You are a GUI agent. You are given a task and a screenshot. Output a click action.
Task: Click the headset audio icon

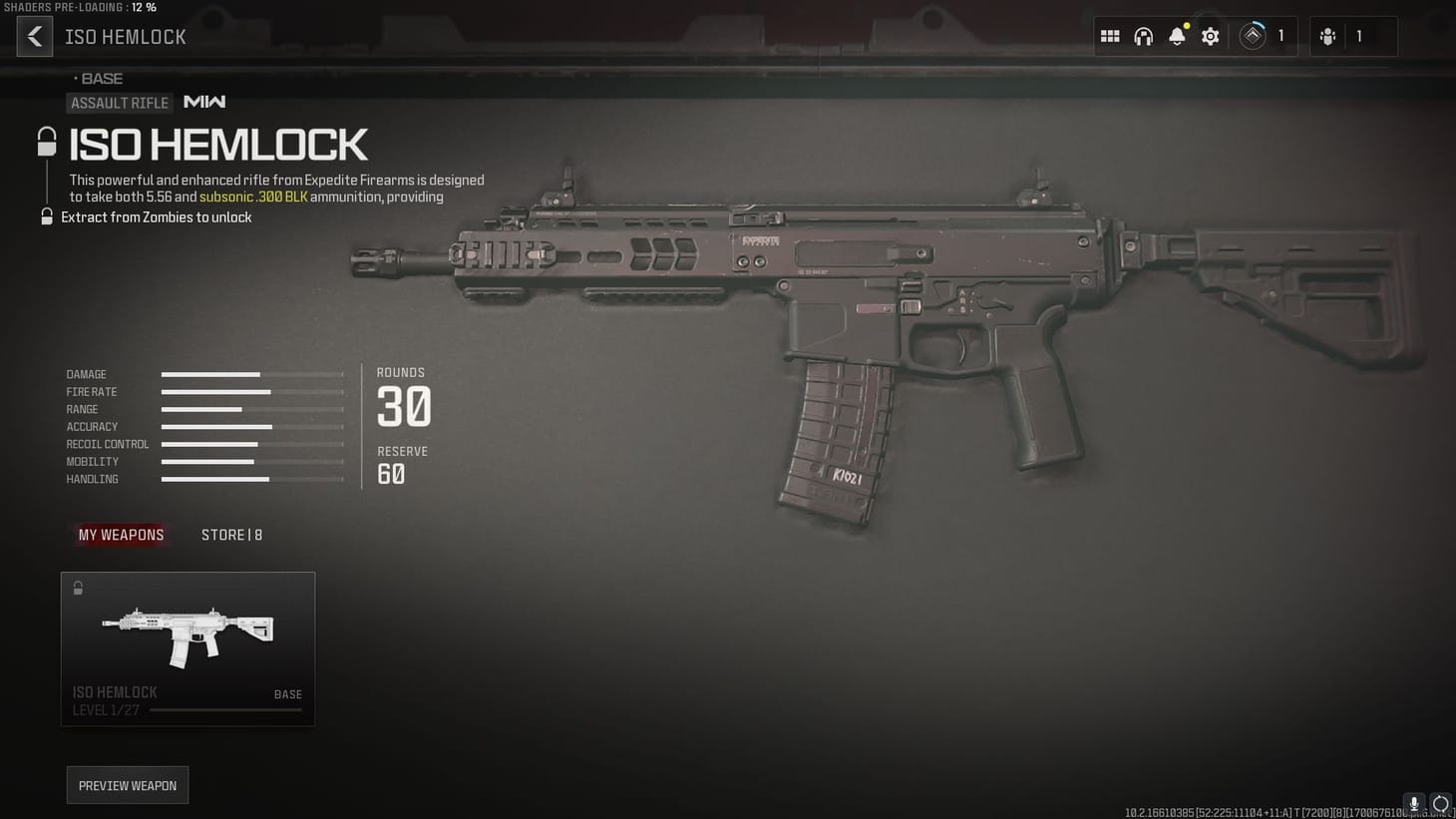pos(1143,36)
